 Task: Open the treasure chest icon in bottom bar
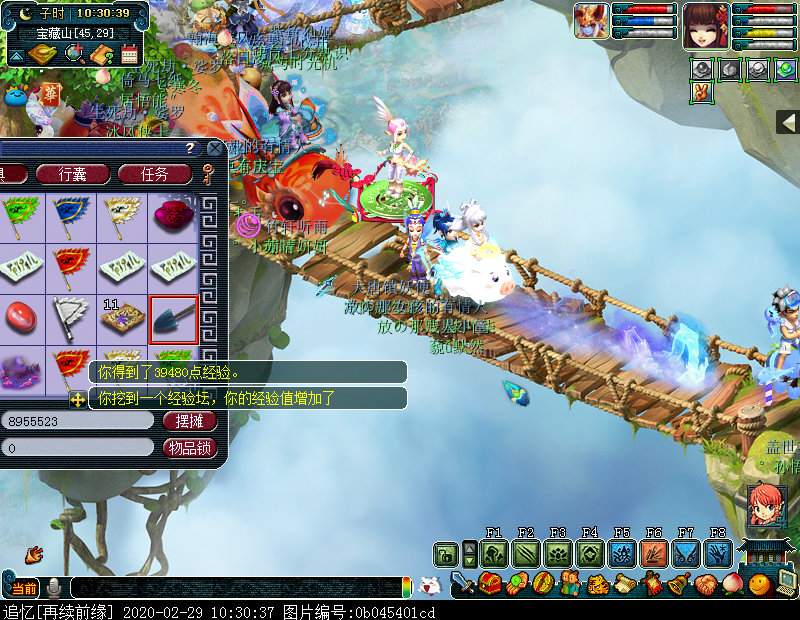pos(490,584)
